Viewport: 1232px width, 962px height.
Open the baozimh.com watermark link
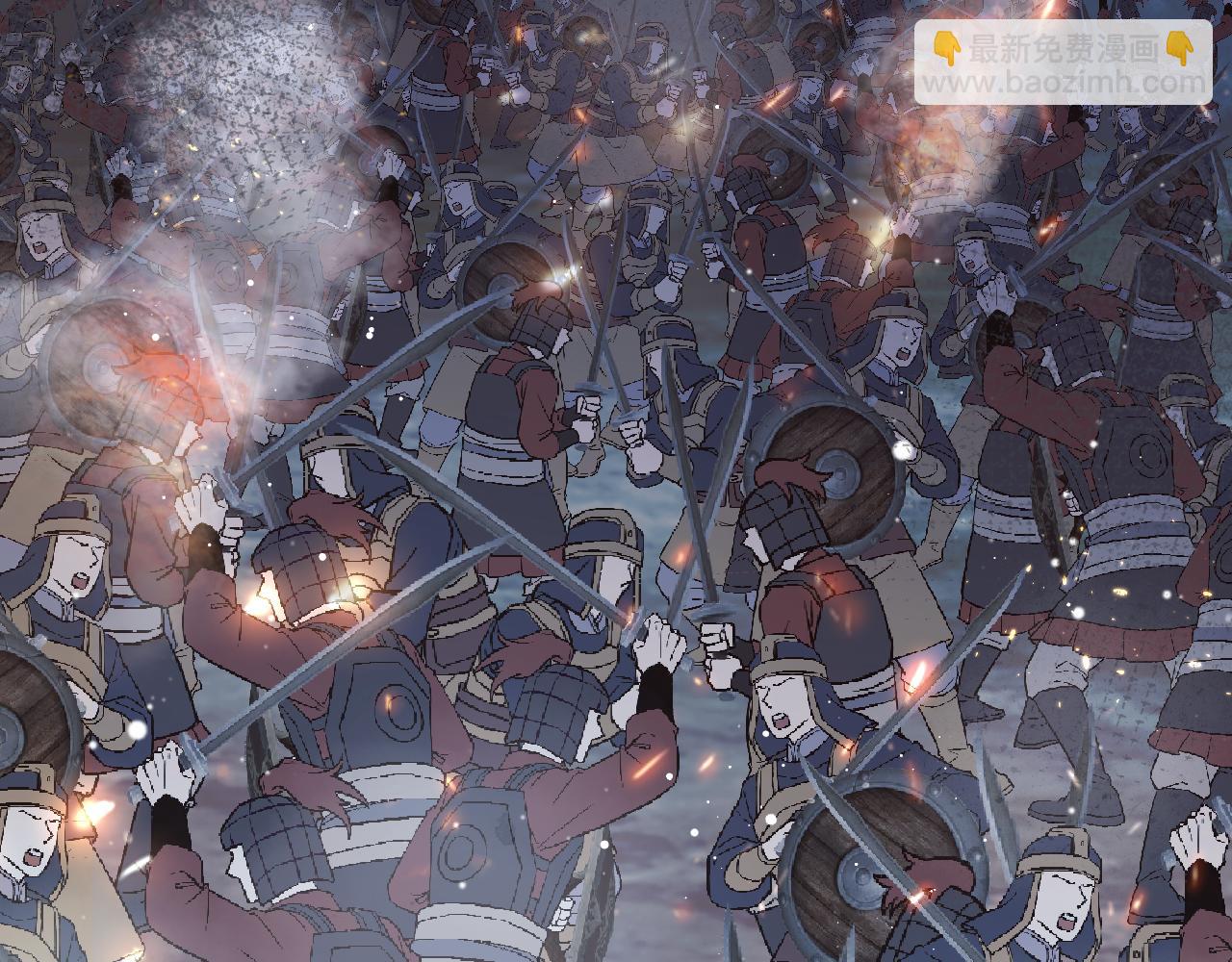1063,83
